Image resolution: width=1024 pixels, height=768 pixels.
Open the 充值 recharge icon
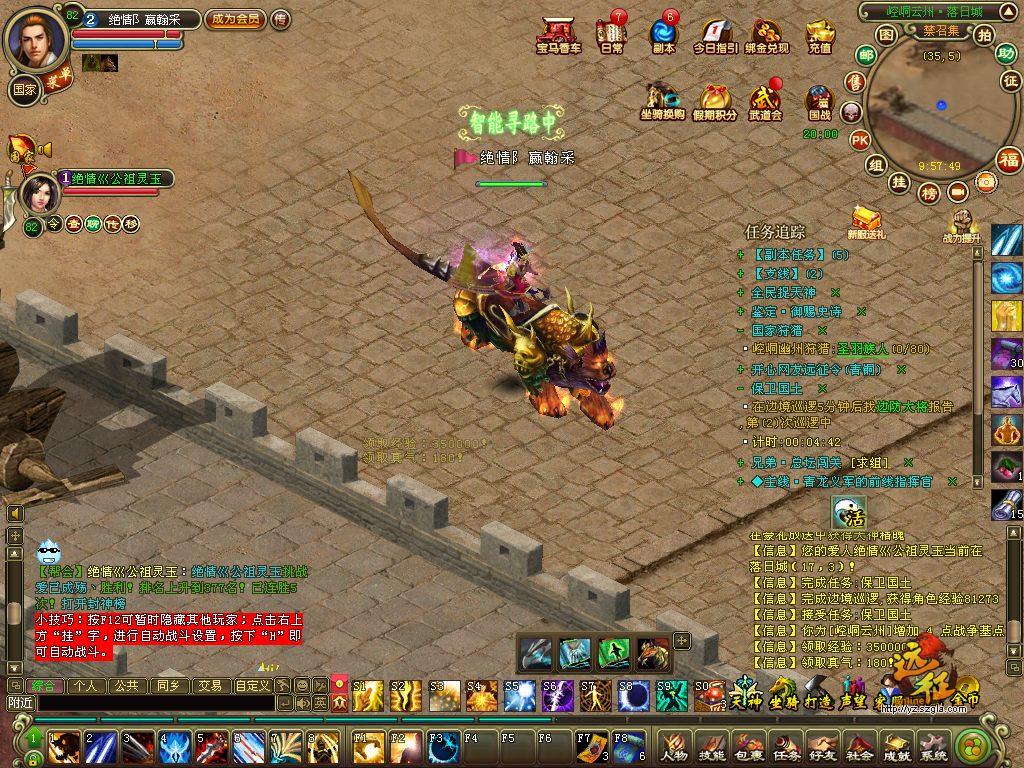[820, 35]
